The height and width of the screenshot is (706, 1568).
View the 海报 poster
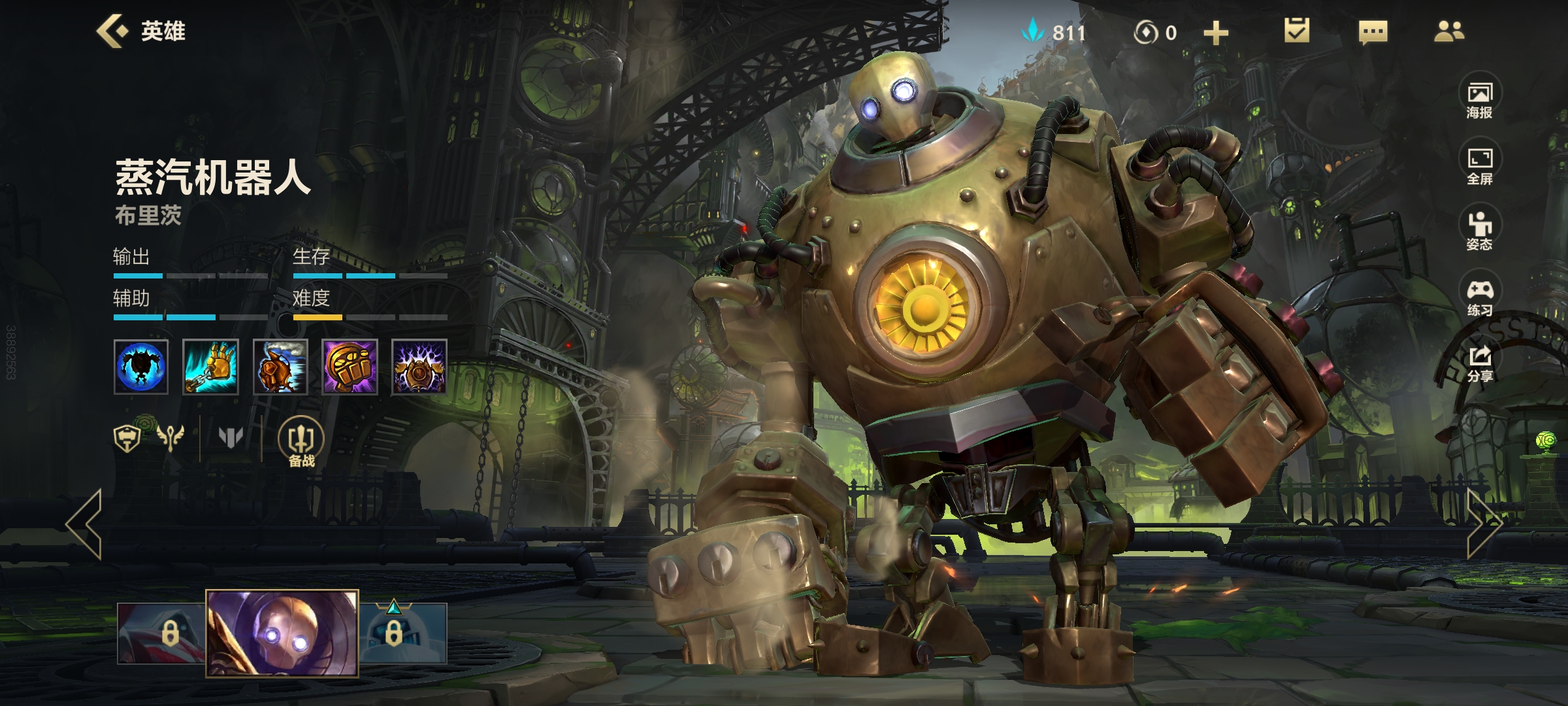(1480, 100)
